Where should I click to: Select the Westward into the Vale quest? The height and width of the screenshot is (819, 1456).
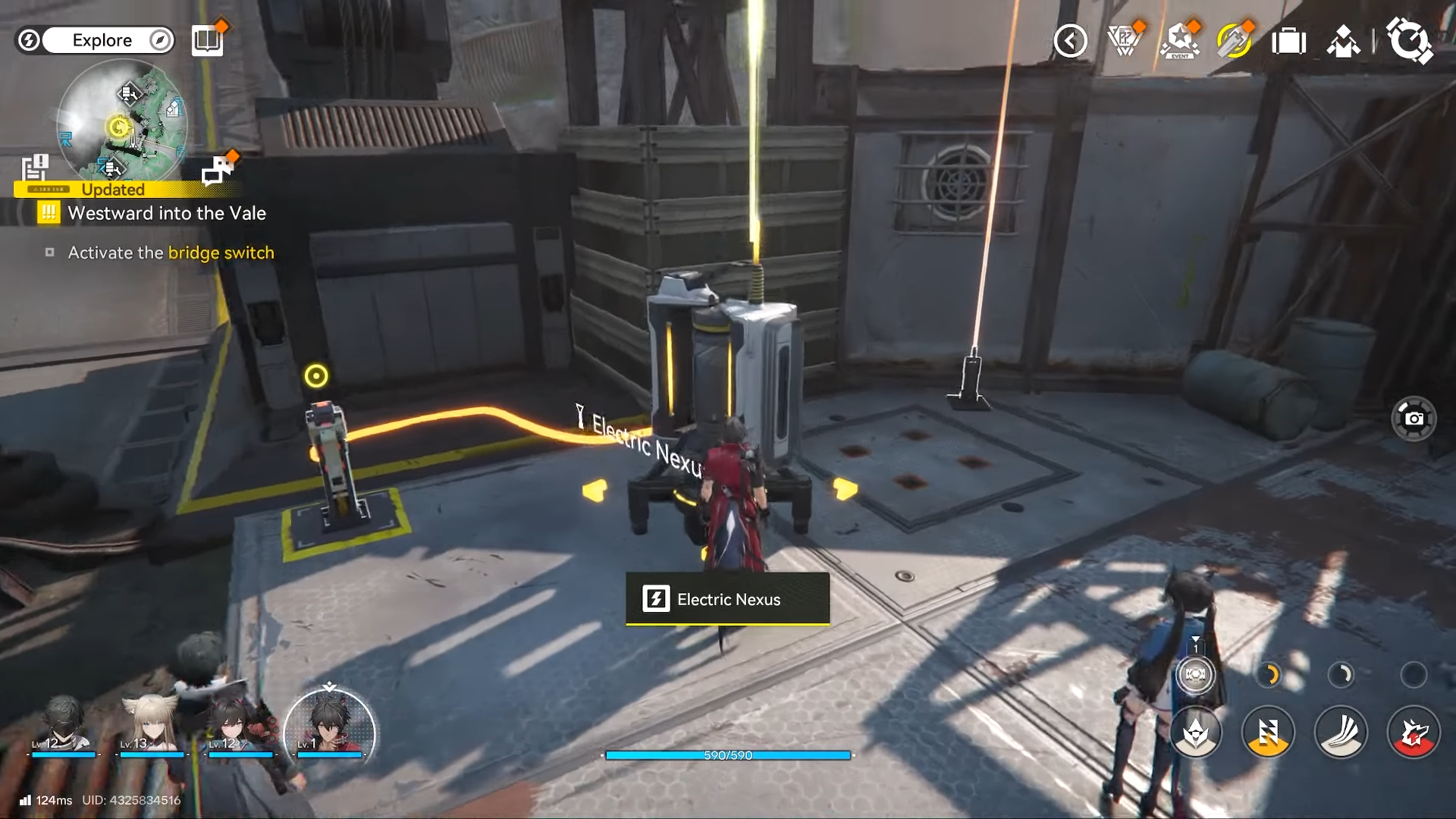click(166, 213)
